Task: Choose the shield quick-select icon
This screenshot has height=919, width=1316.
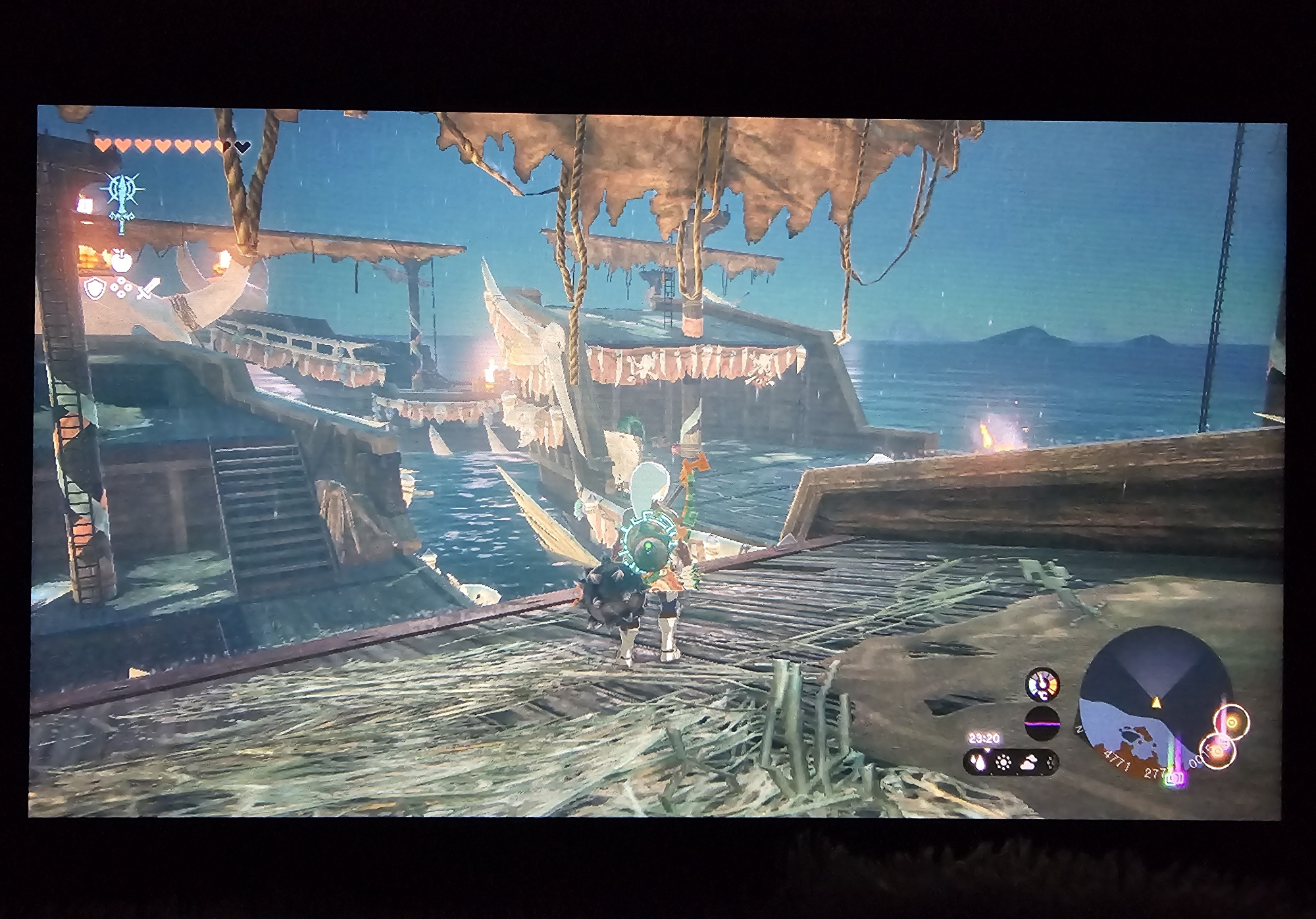Action: click(95, 288)
